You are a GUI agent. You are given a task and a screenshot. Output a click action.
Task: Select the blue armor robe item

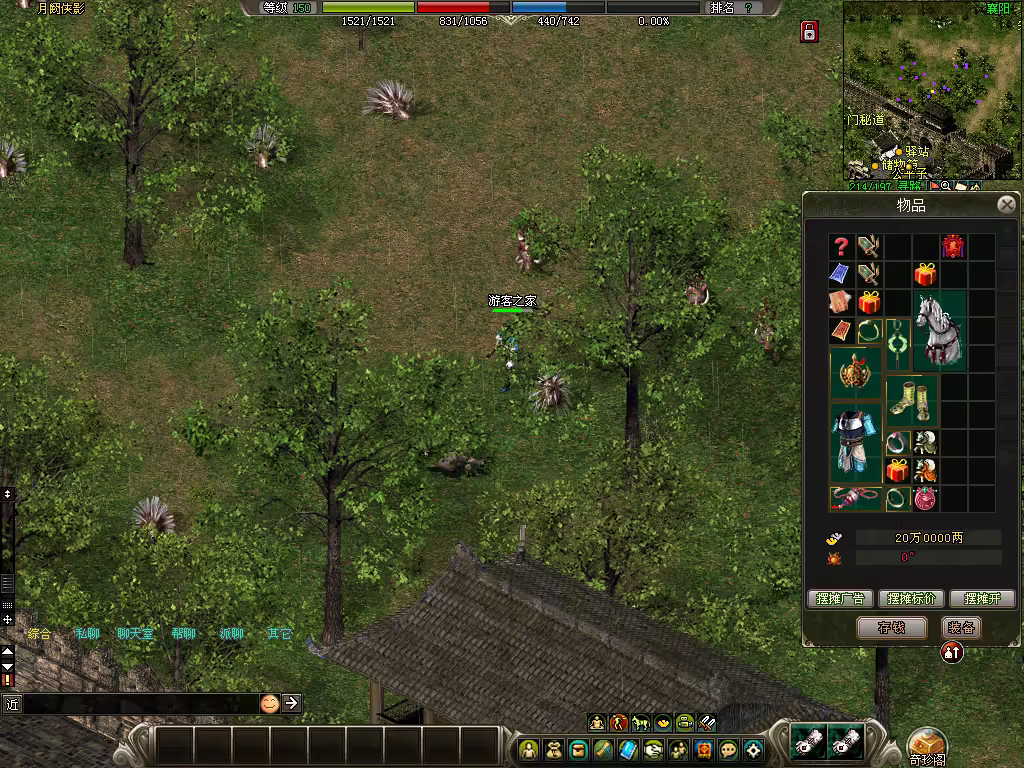(855, 442)
